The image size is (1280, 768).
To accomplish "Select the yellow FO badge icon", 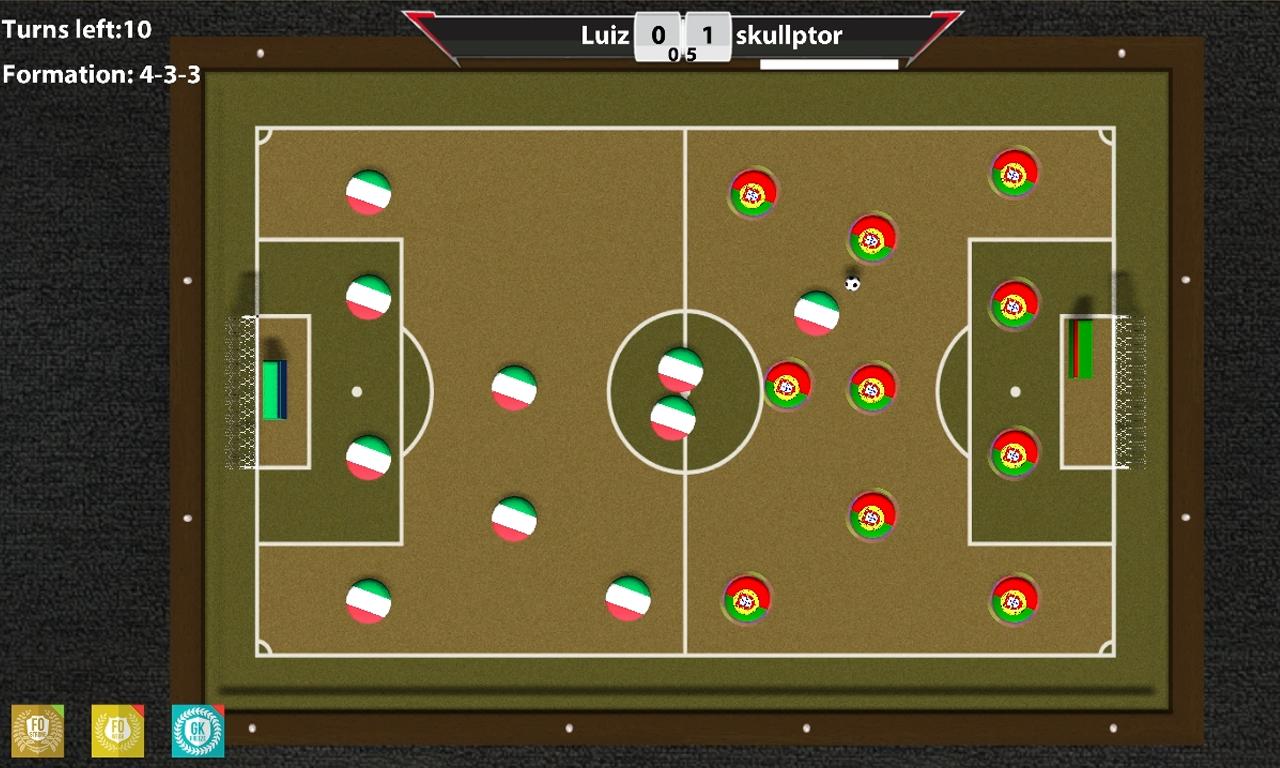I will pos(118,731).
